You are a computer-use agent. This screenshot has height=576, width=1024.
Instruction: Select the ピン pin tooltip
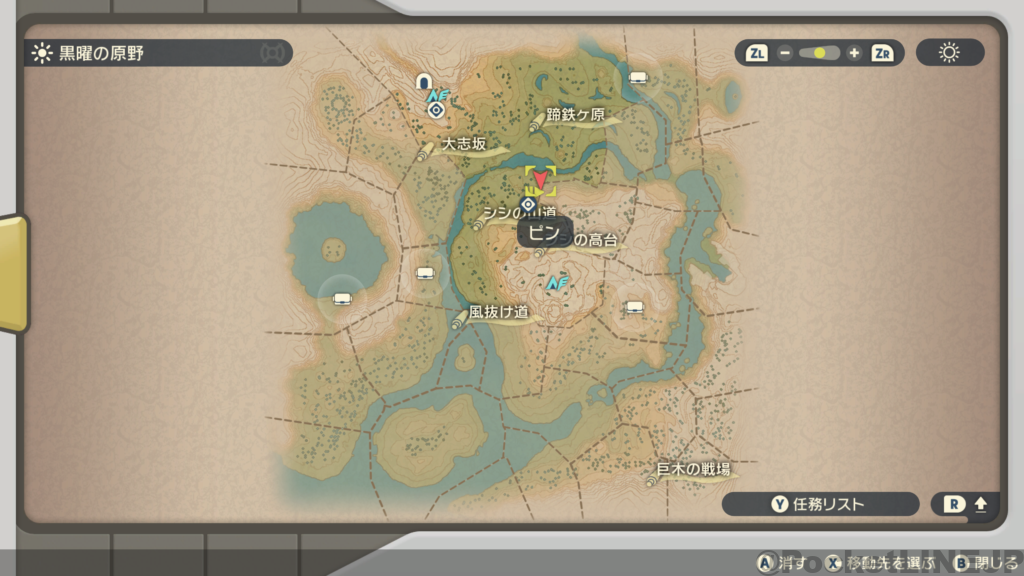[x=545, y=232]
